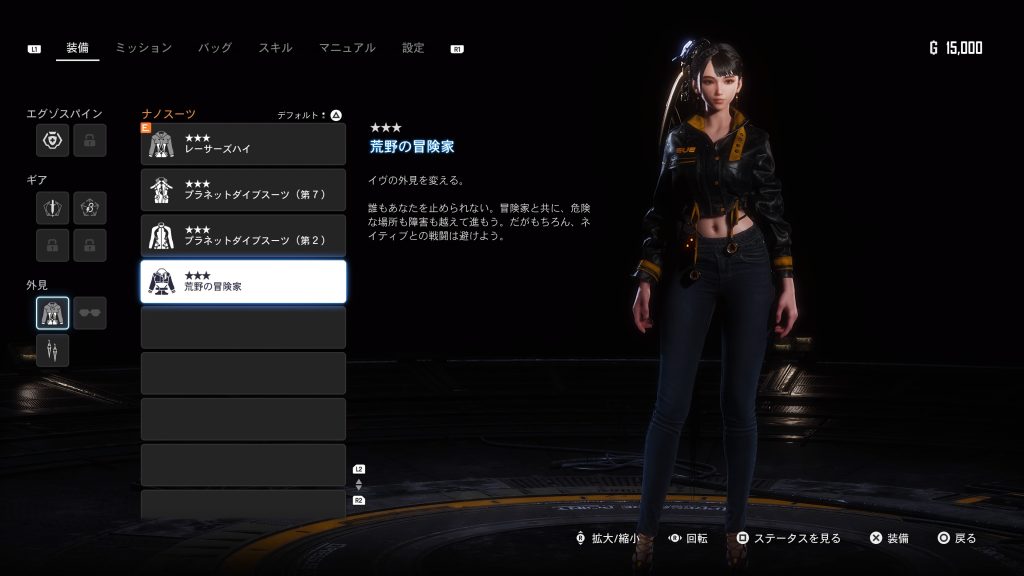Screen dimensions: 1024x576
Task: Click 戻る to go back
Action: [x=957, y=538]
